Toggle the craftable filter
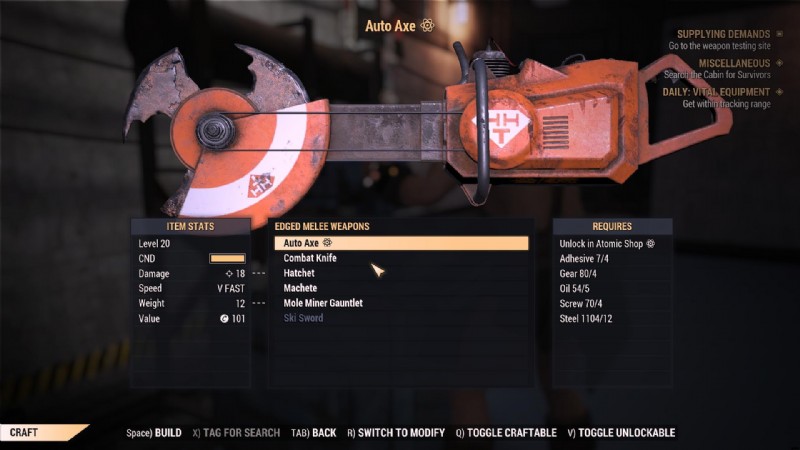The image size is (800, 450). click(506, 433)
